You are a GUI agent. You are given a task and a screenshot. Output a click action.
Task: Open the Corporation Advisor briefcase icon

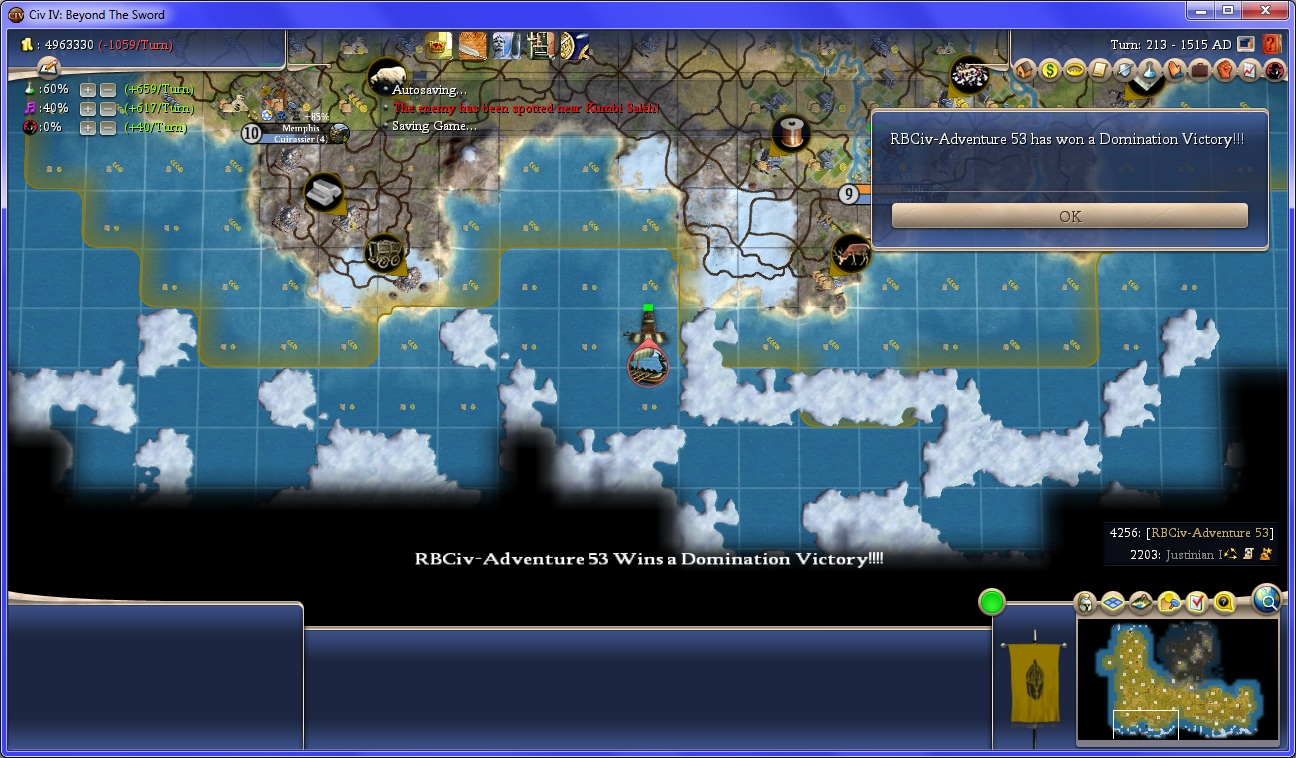(1199, 70)
